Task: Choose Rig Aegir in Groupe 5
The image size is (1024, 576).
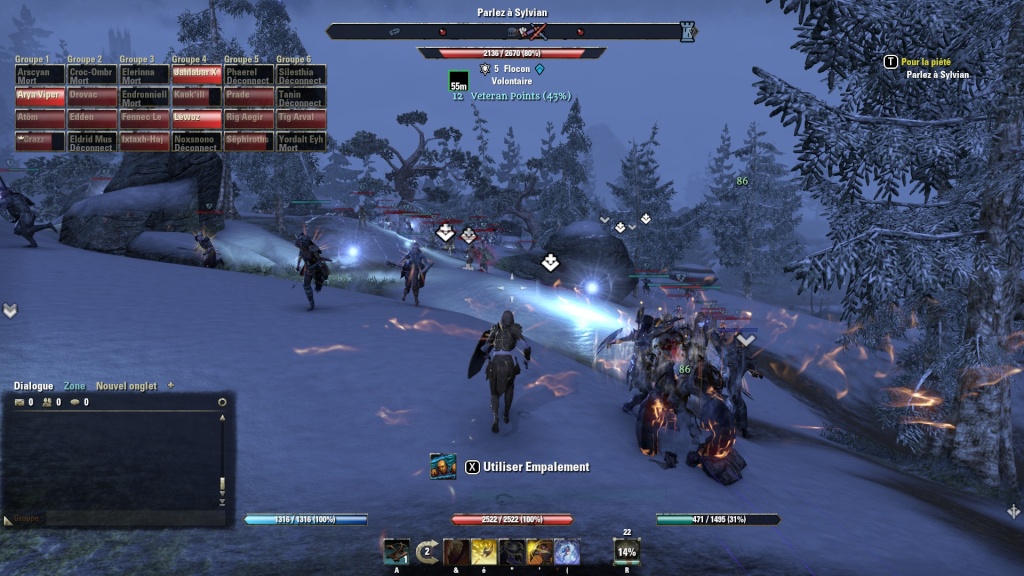Action: click(x=248, y=118)
